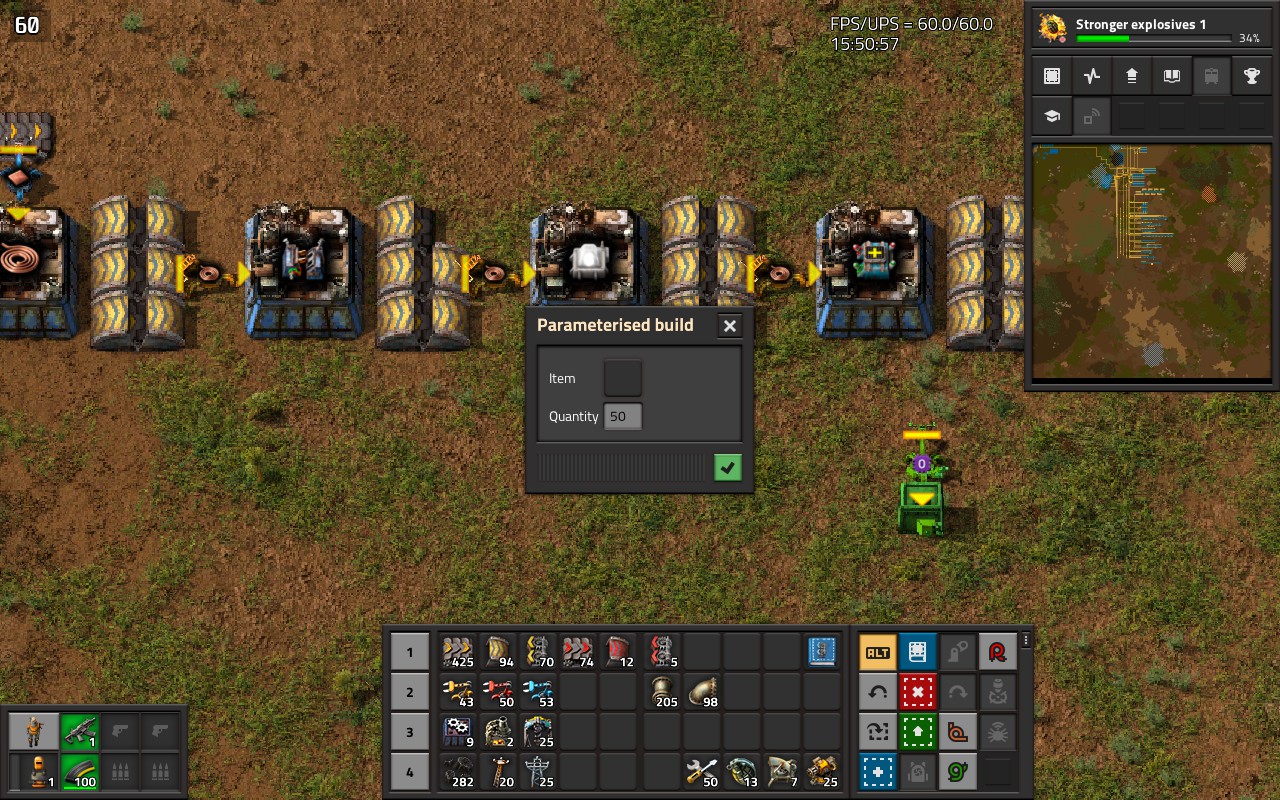Open the Factoriopedia open book button
Image resolution: width=1280 pixels, height=800 pixels.
coord(1171,76)
